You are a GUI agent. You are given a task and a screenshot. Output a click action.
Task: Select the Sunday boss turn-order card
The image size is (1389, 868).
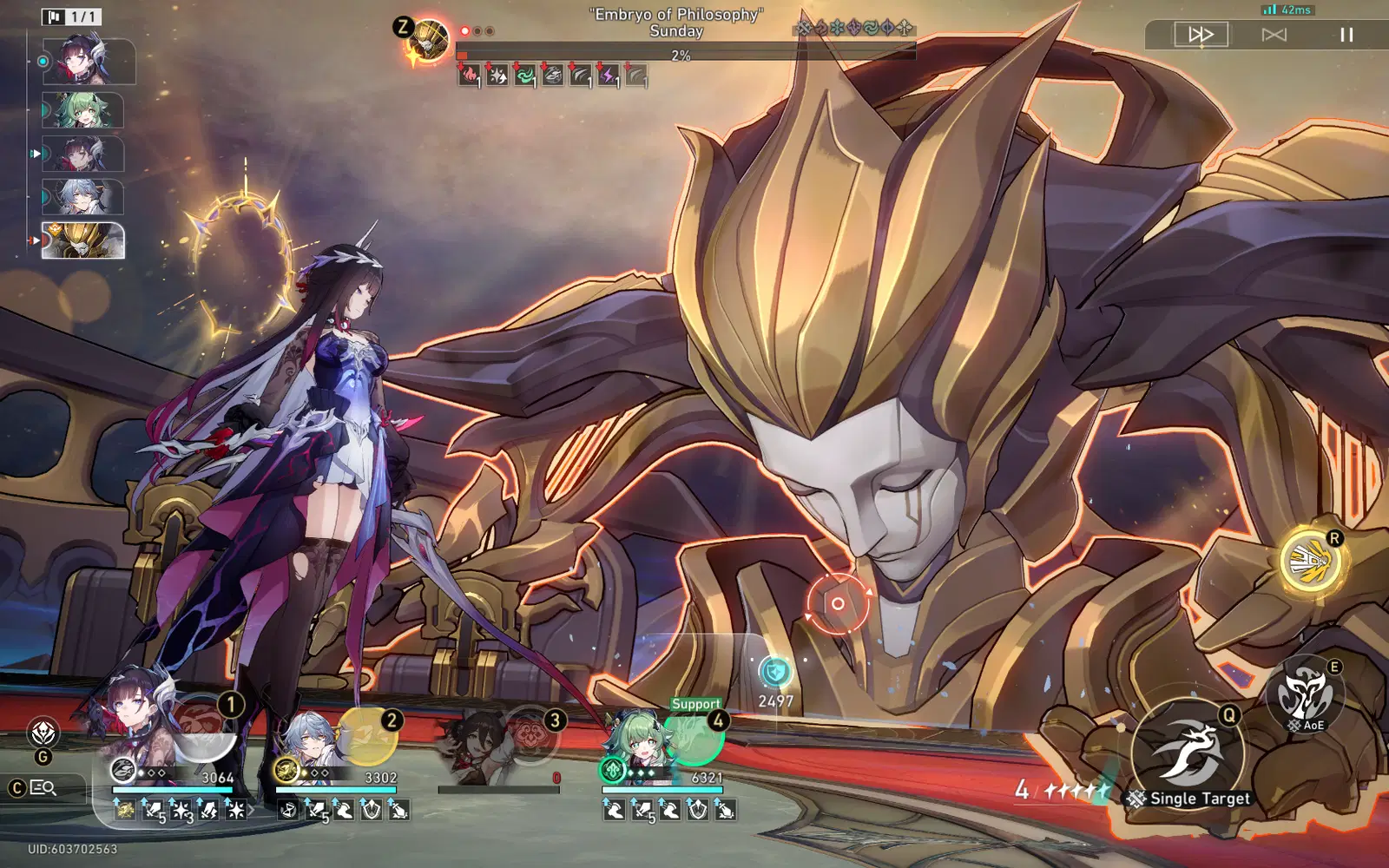pos(83,240)
